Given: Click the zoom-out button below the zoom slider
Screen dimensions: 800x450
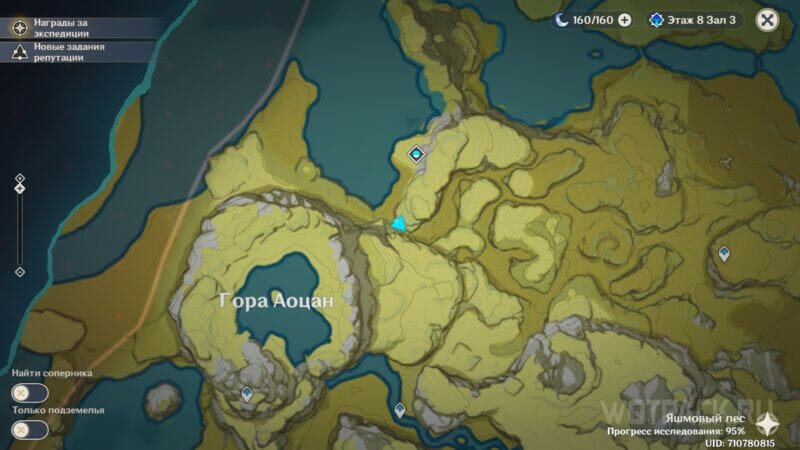Looking at the screenshot, I should pos(20,271).
